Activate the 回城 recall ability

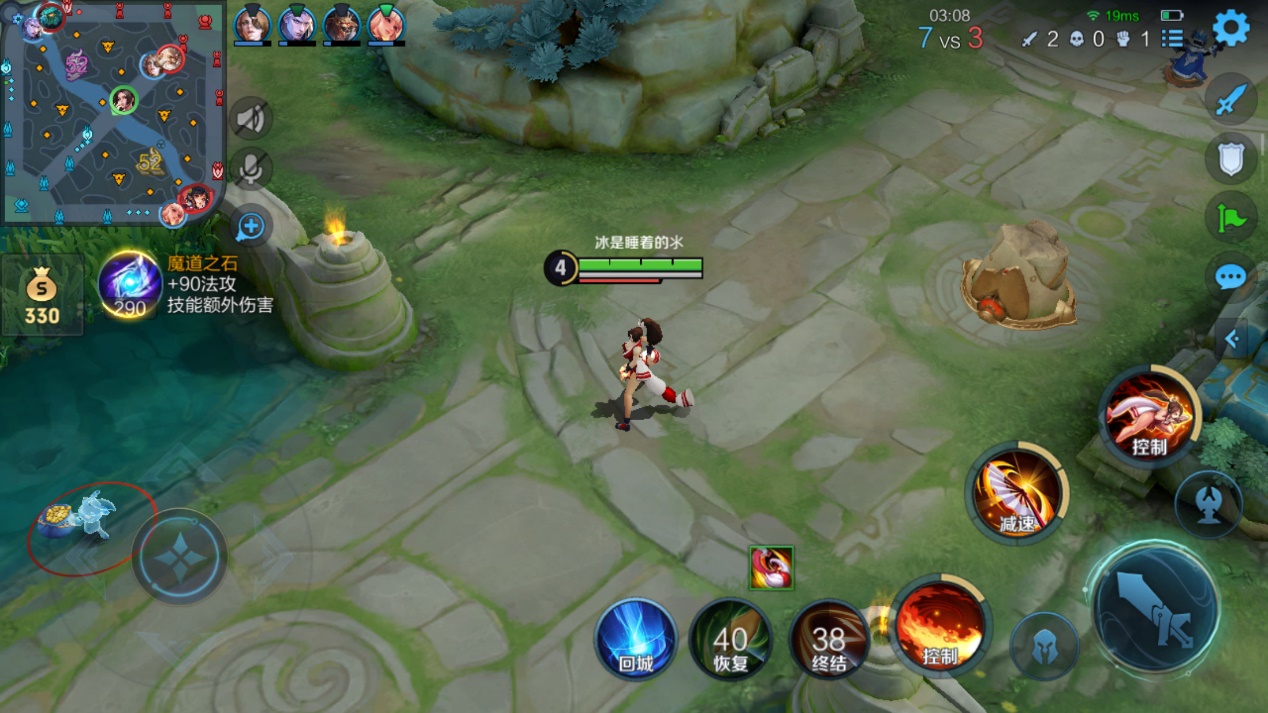click(636, 638)
